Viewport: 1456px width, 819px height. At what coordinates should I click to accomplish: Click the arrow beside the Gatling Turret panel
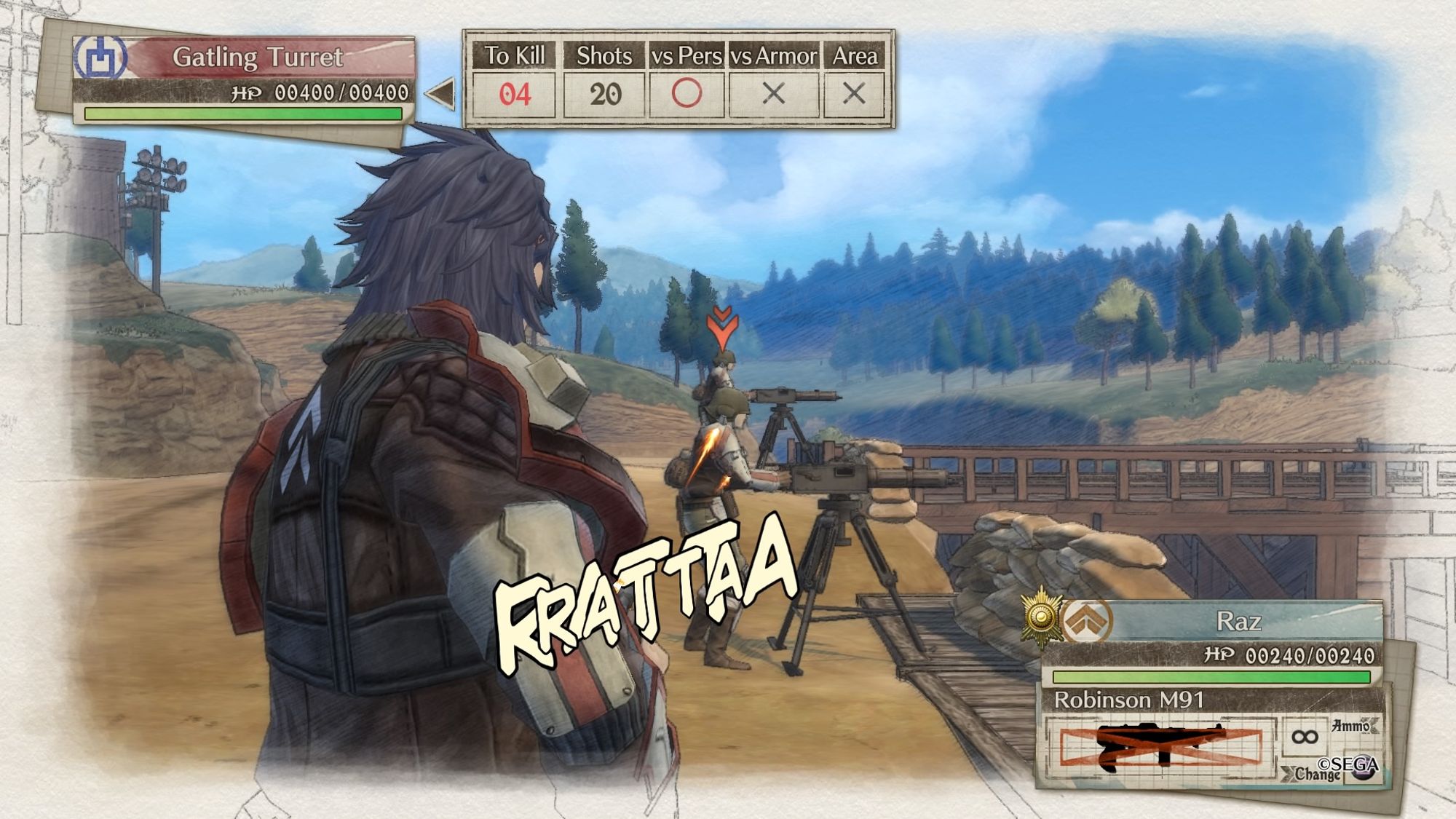(x=441, y=93)
